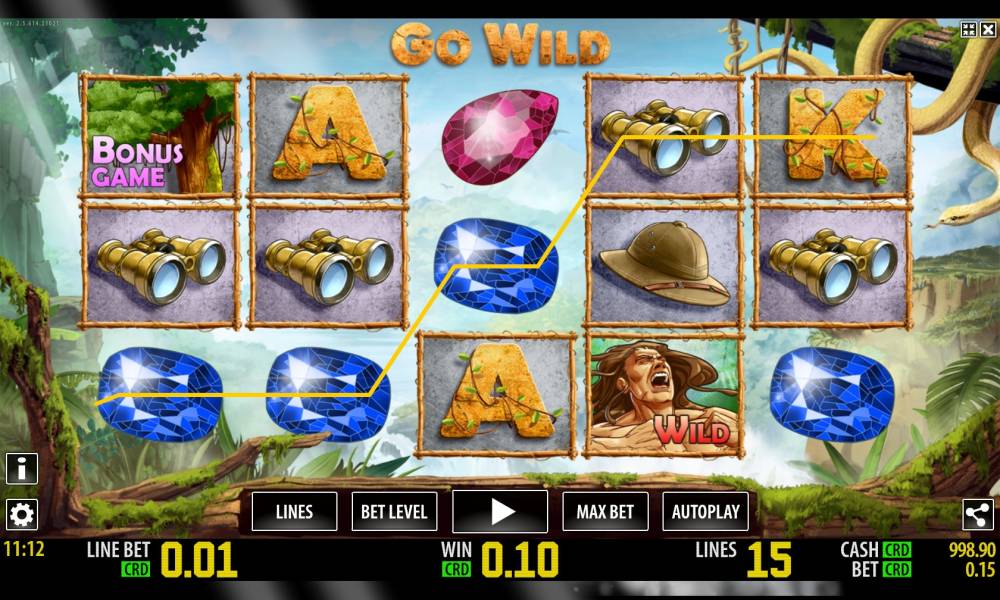Click the share icon
Image resolution: width=1000 pixels, height=600 pixels.
point(977,514)
